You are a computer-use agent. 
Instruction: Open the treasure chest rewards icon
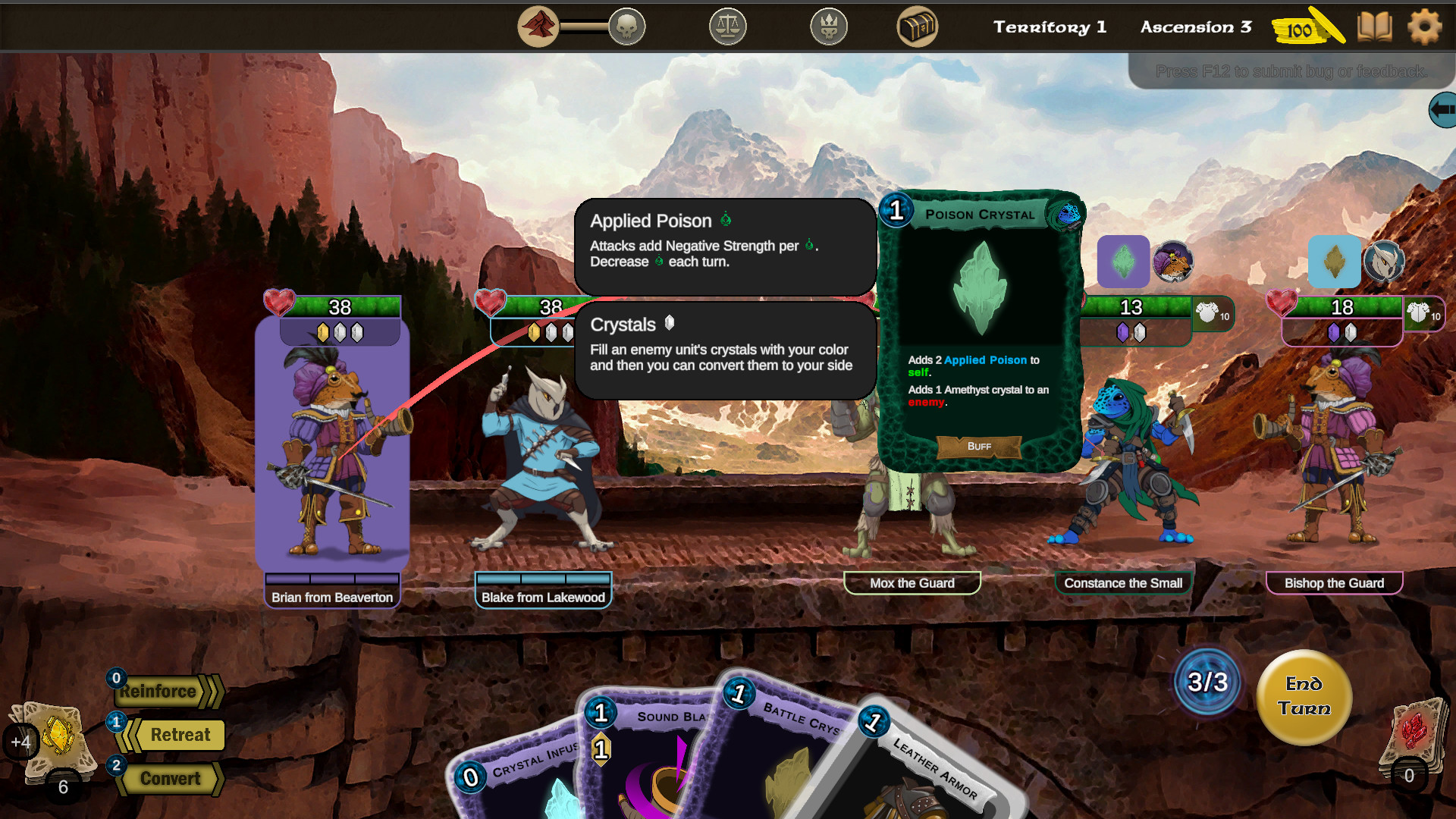pyautogui.click(x=918, y=26)
